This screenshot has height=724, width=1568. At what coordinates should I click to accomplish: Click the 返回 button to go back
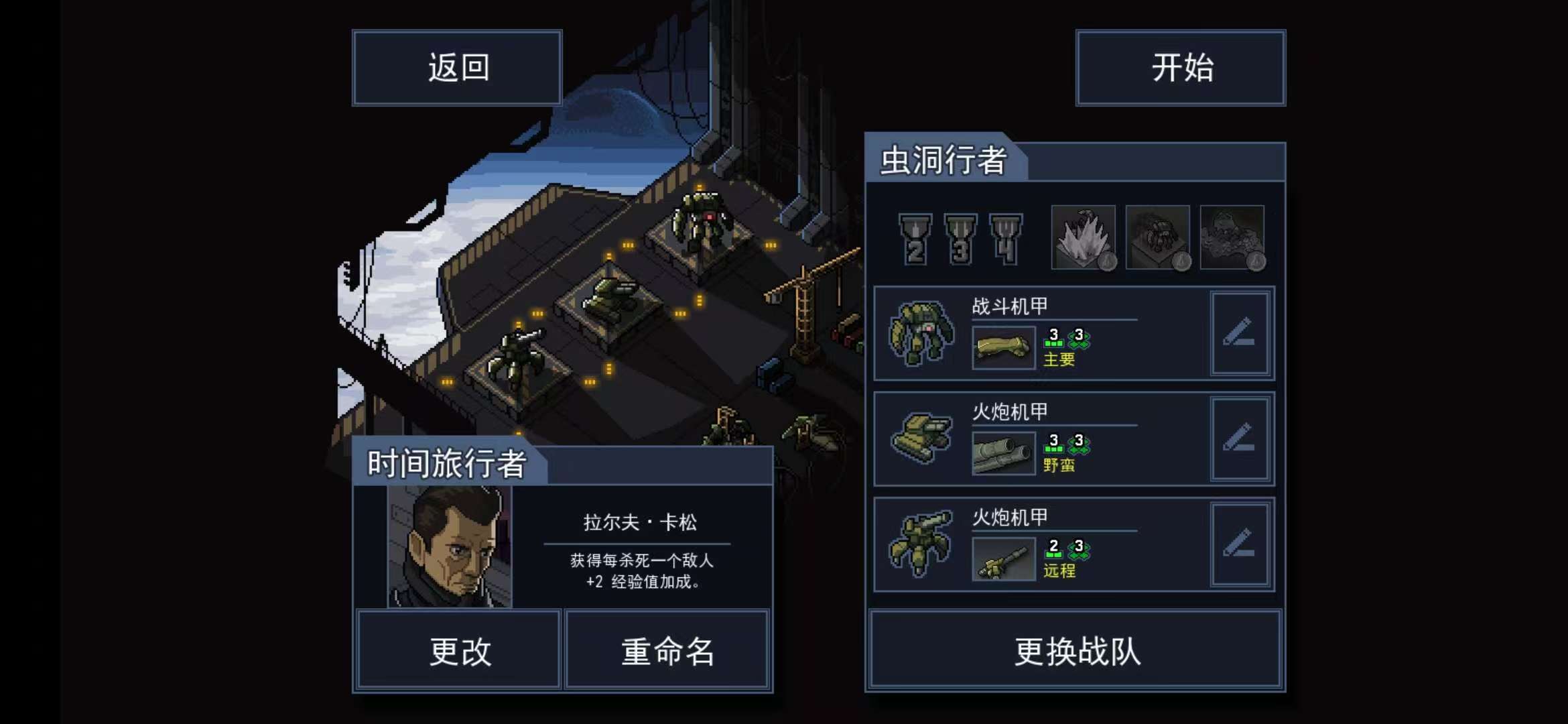pos(458,67)
